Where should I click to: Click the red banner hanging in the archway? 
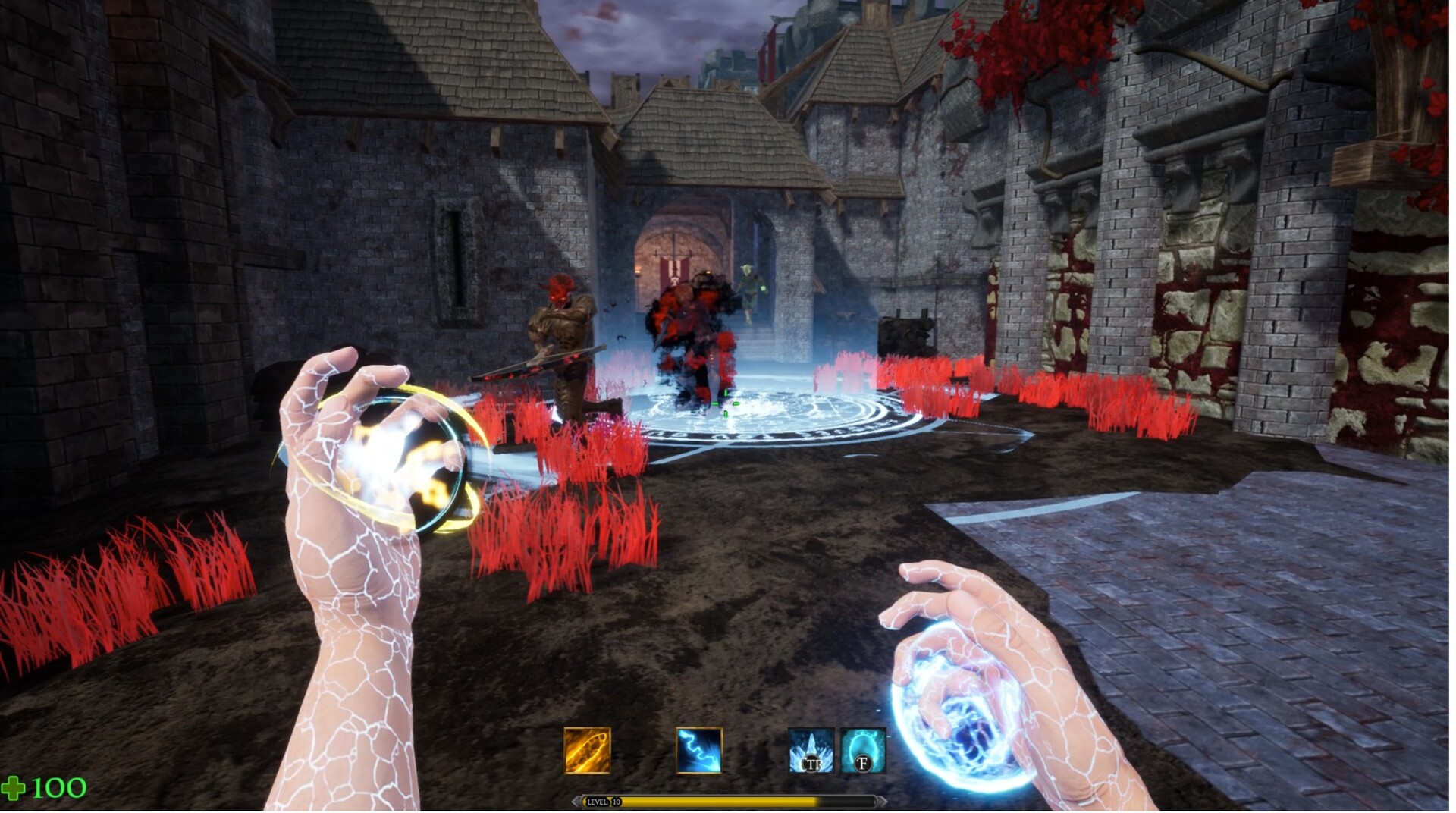675,271
